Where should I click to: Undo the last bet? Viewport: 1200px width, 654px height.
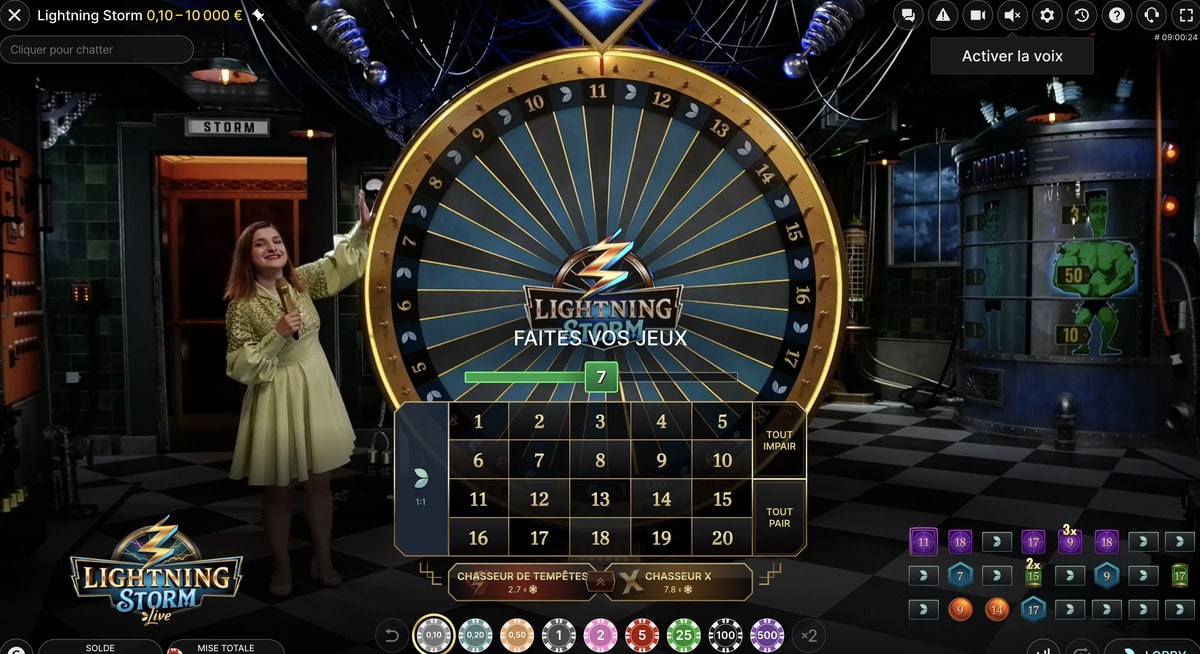[x=392, y=635]
